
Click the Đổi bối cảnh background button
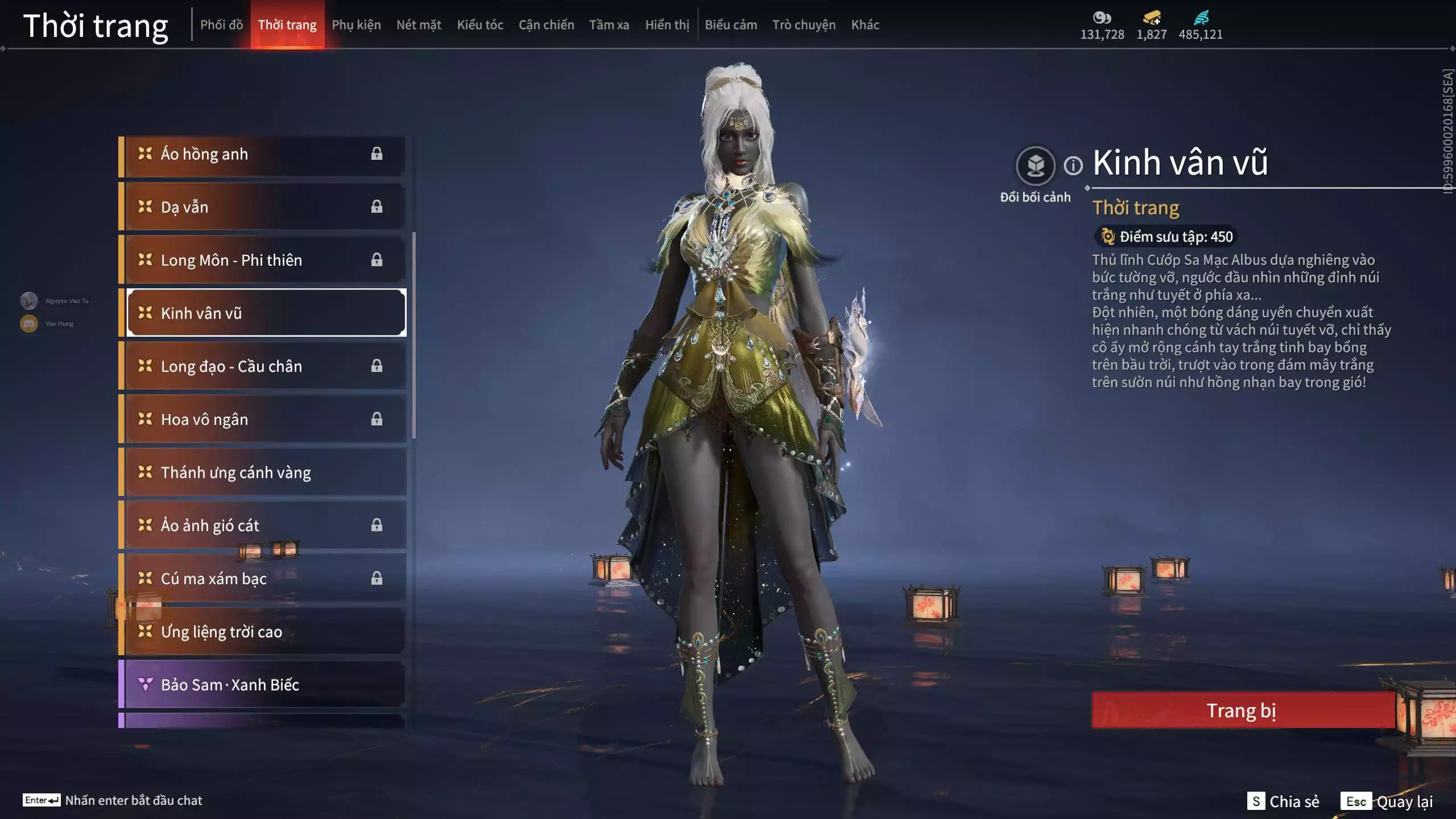pyautogui.click(x=1035, y=166)
